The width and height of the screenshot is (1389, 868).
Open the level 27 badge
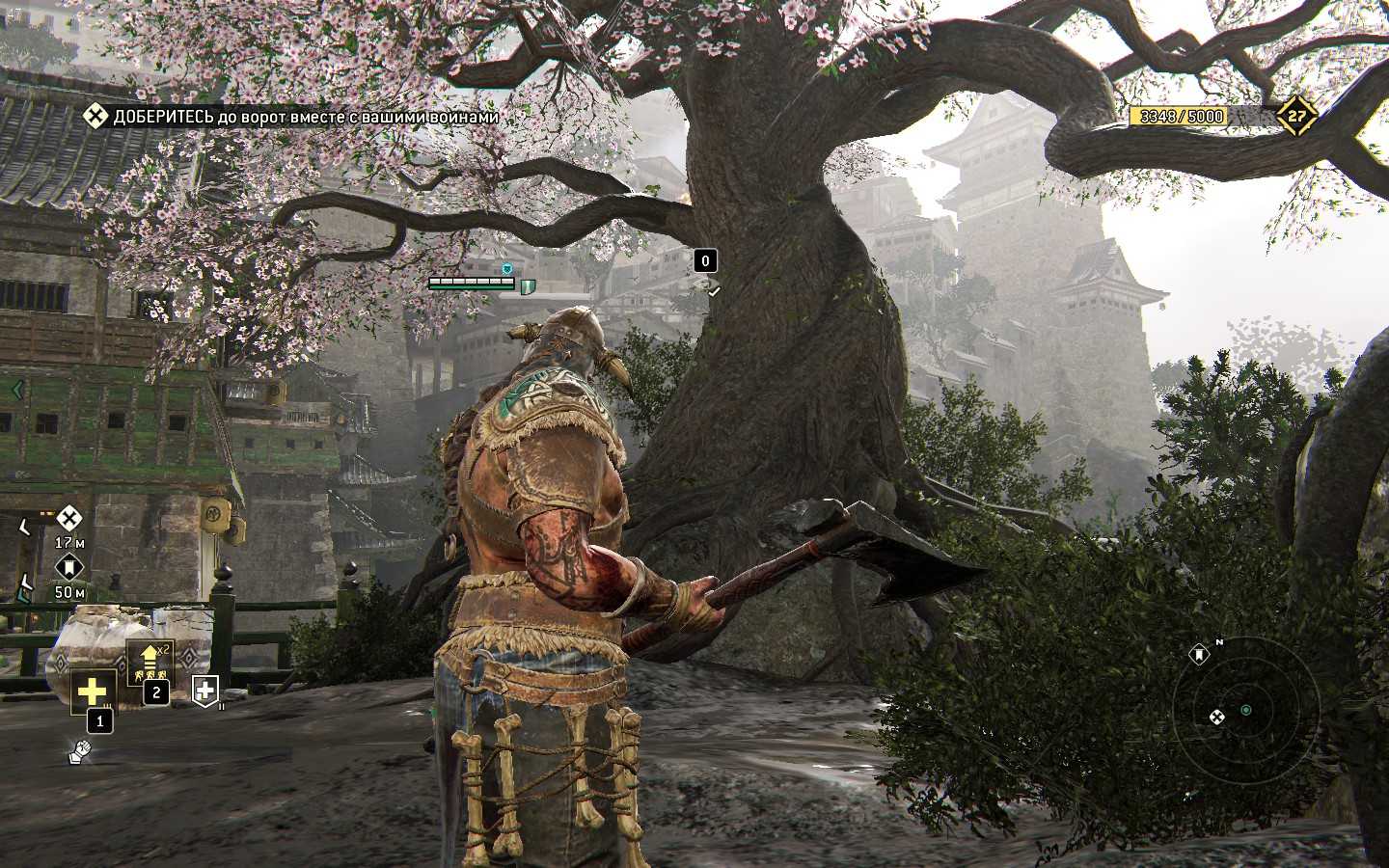point(1297,117)
